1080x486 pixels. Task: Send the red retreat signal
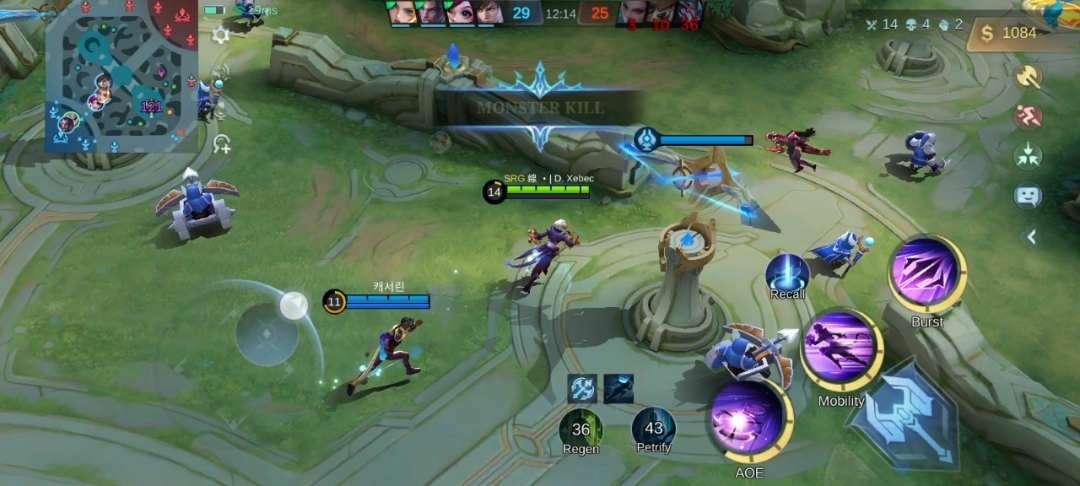tap(1028, 116)
